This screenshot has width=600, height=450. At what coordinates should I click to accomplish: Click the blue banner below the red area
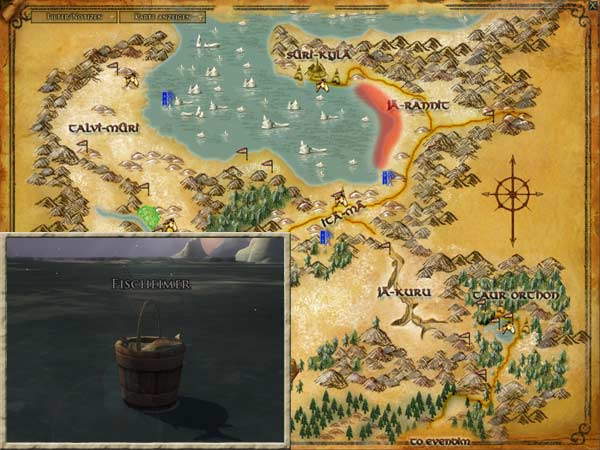tap(385, 177)
